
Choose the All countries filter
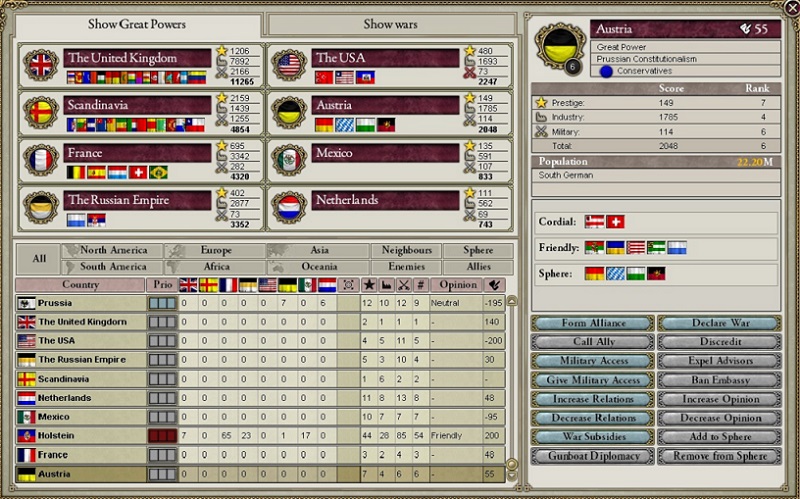pos(38,259)
